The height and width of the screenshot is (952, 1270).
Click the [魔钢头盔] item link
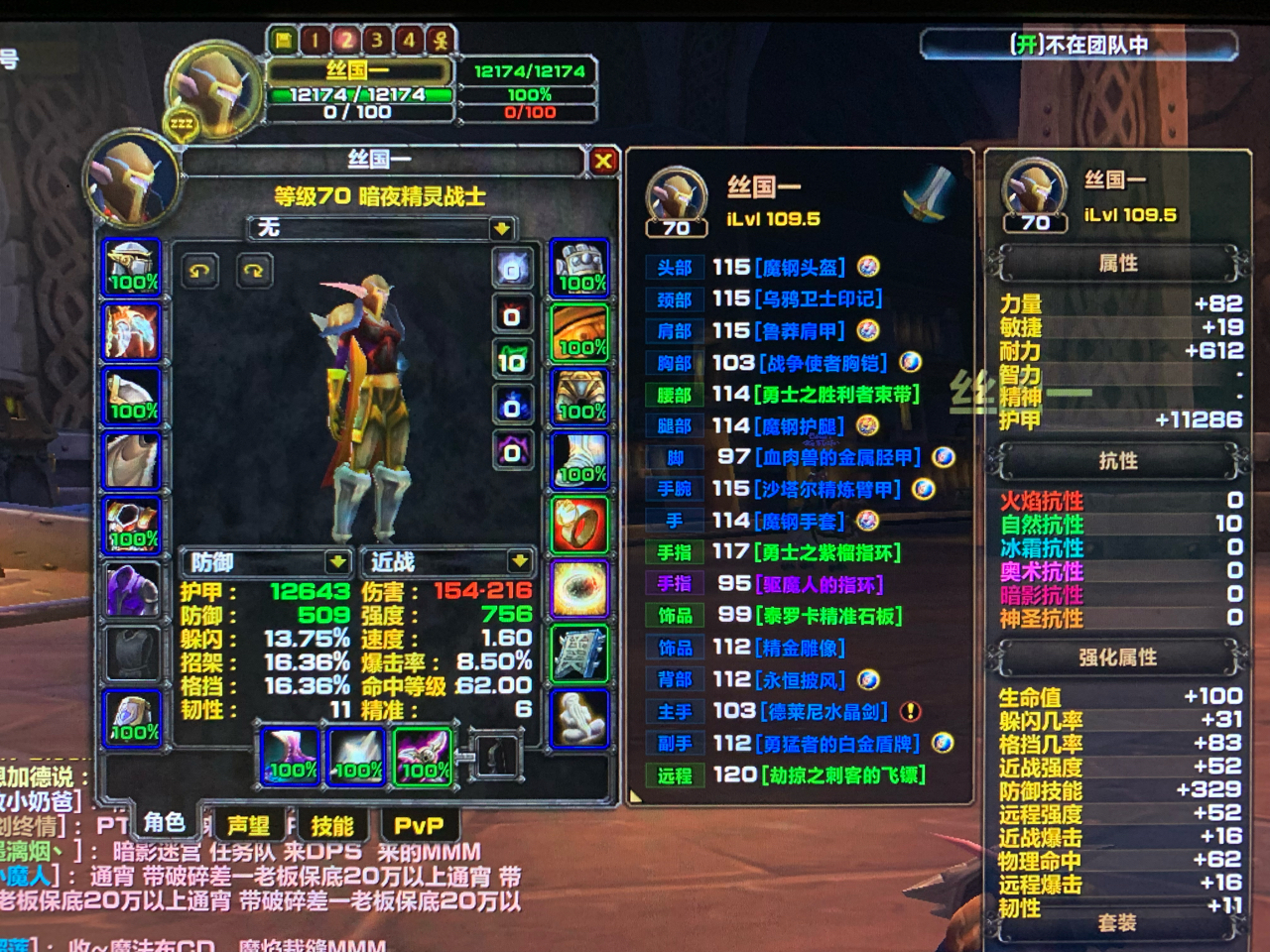800,267
